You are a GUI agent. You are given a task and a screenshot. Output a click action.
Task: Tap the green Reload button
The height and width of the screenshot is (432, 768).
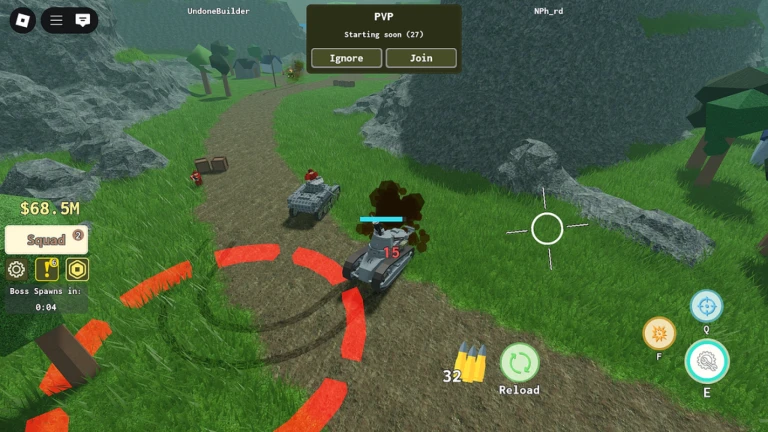pyautogui.click(x=519, y=362)
